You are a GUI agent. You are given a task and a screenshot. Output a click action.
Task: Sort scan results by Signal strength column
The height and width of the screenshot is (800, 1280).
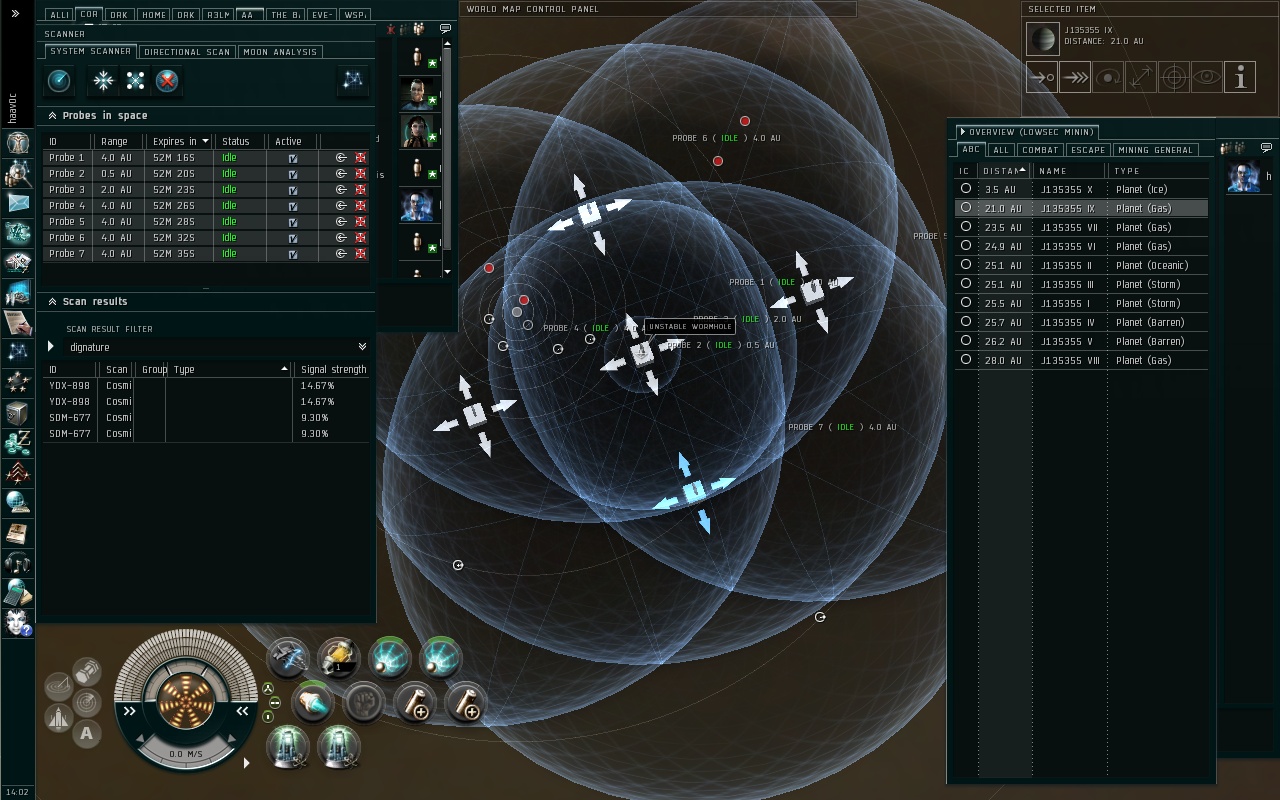point(333,370)
